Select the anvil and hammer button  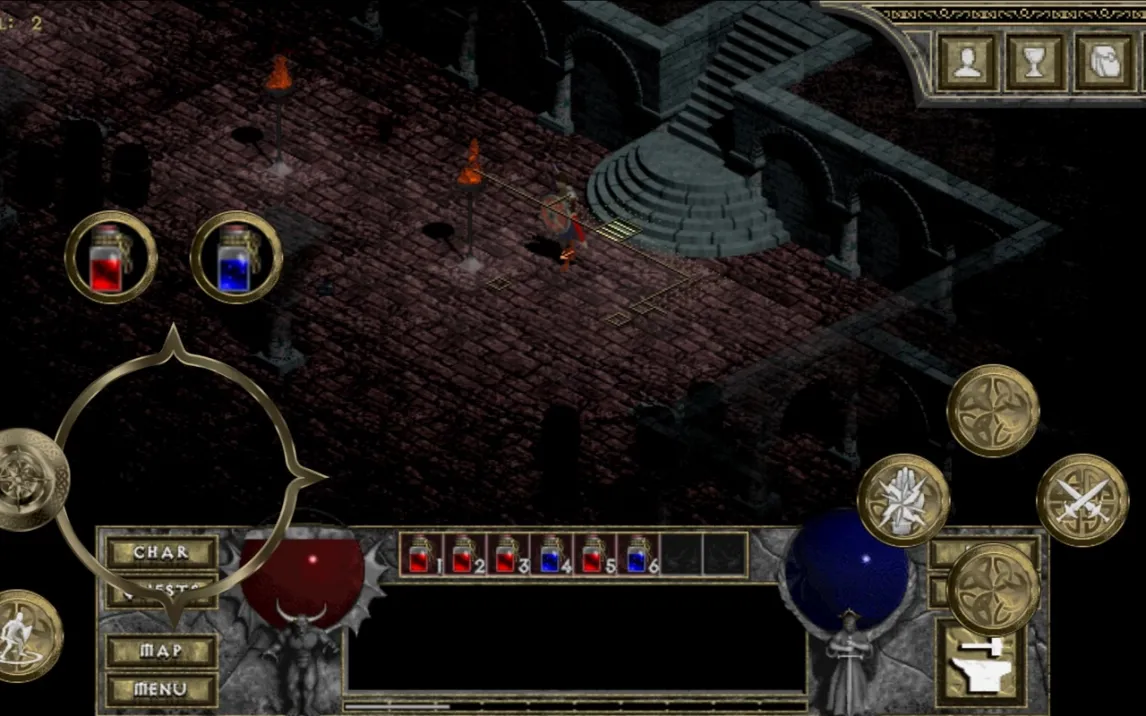977,661
